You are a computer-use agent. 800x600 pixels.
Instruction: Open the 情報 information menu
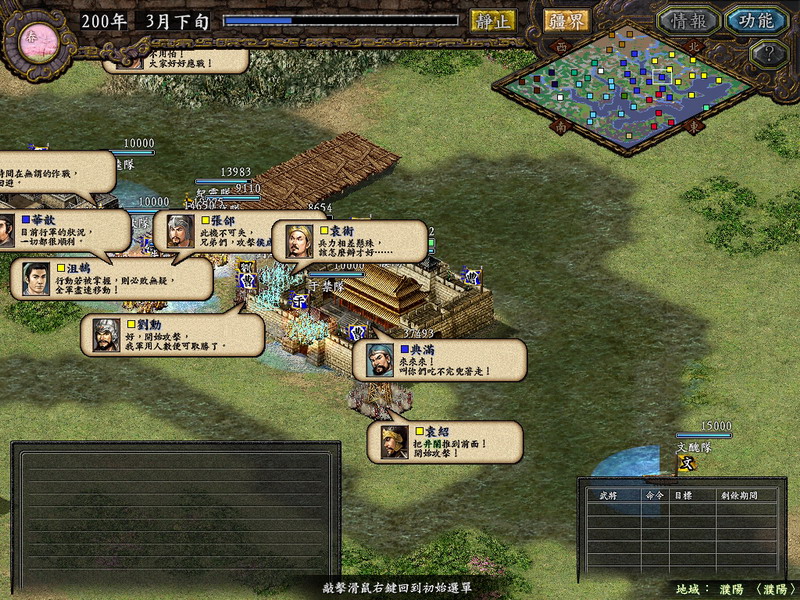(688, 21)
